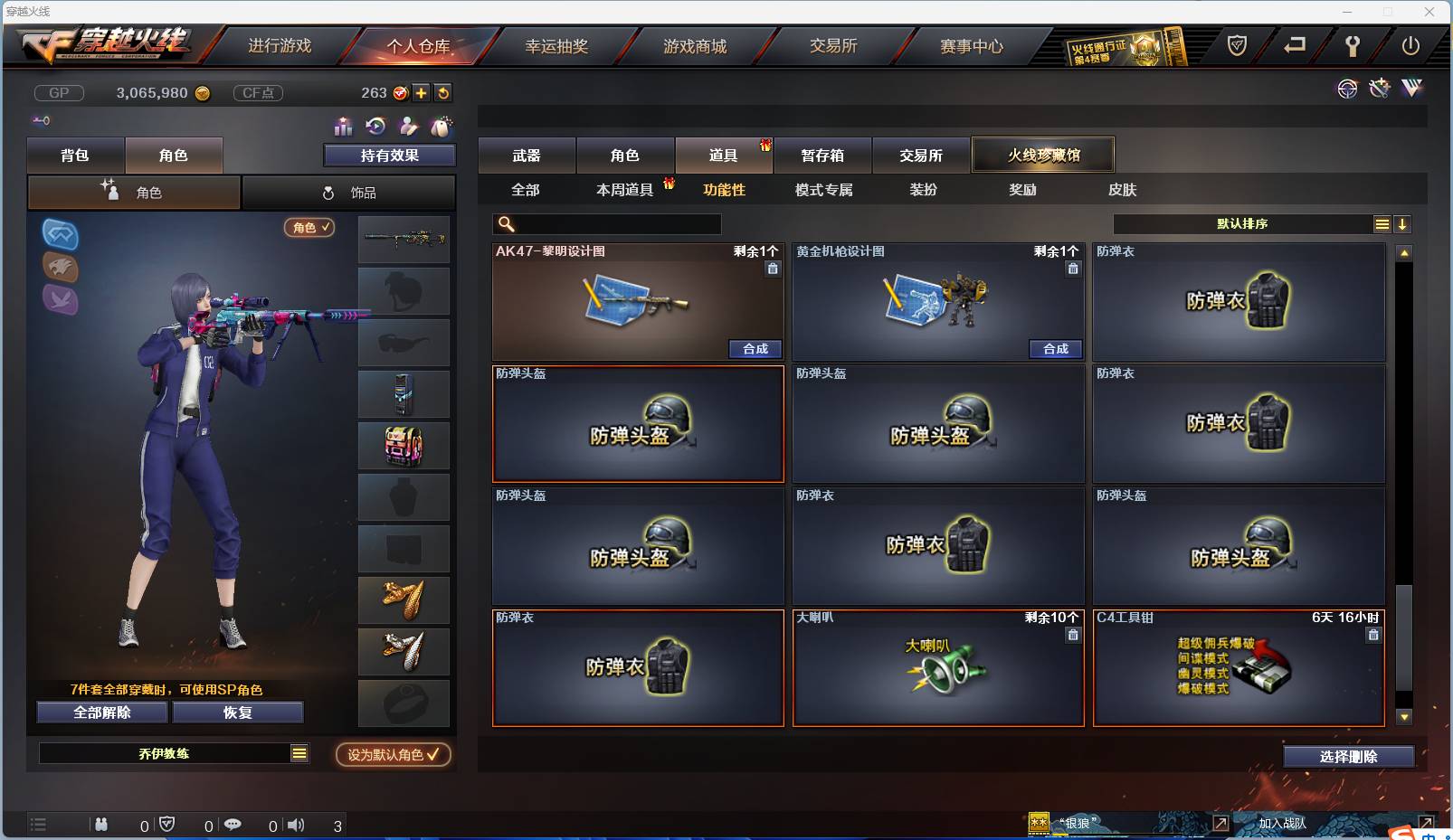Open the crosshair aim settings icon
The width and height of the screenshot is (1453, 840).
tap(1347, 90)
